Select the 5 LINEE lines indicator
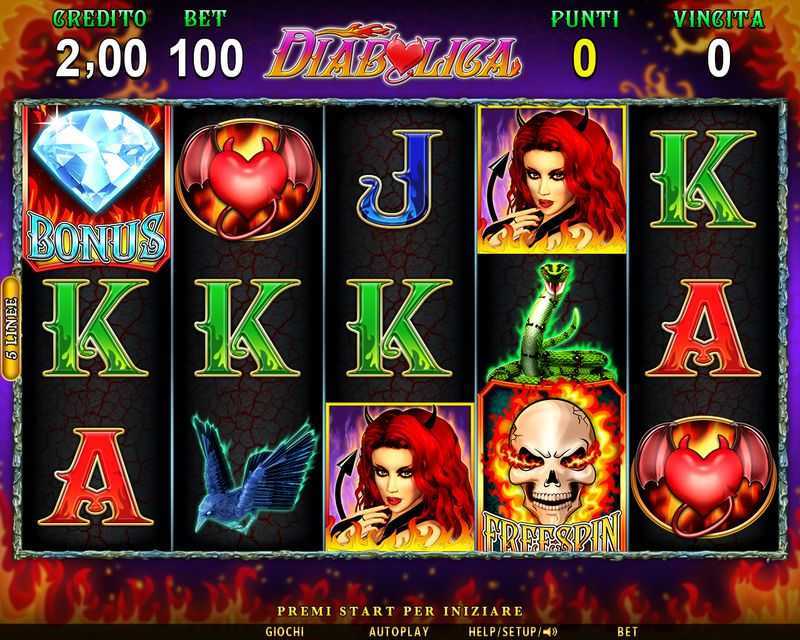The width and height of the screenshot is (800, 640). [11, 328]
